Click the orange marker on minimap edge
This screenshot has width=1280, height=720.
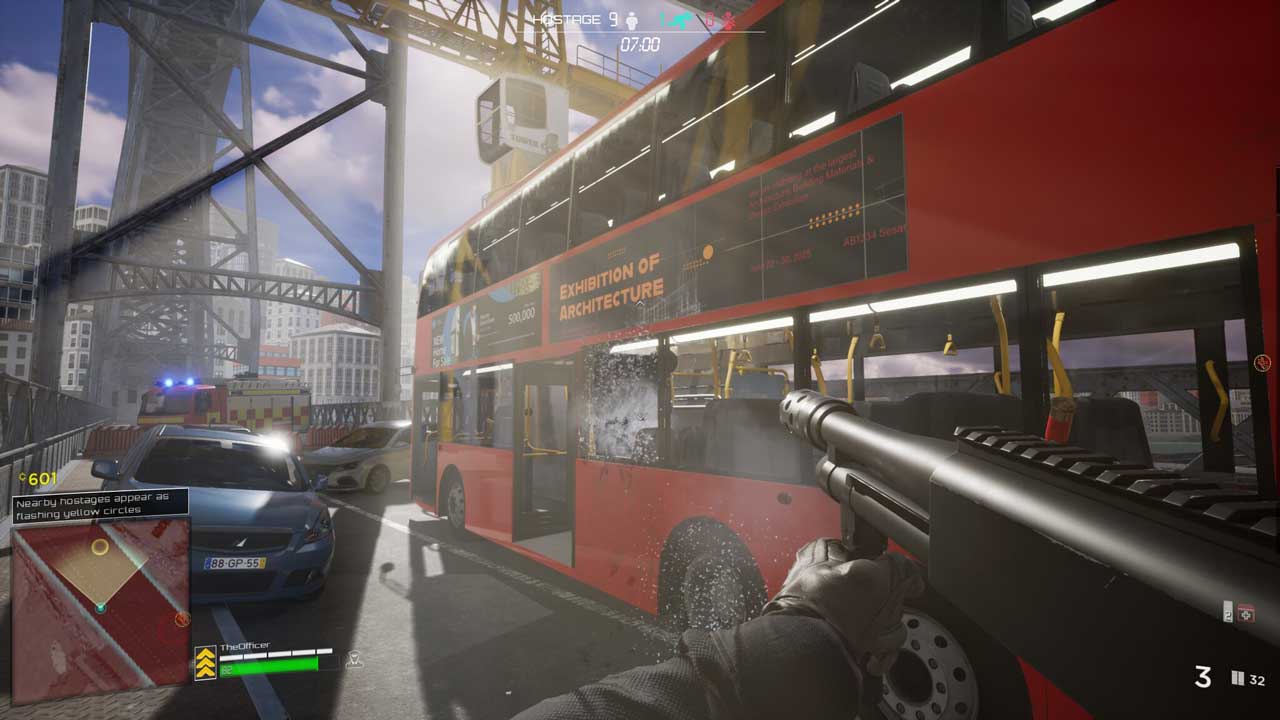tap(182, 620)
